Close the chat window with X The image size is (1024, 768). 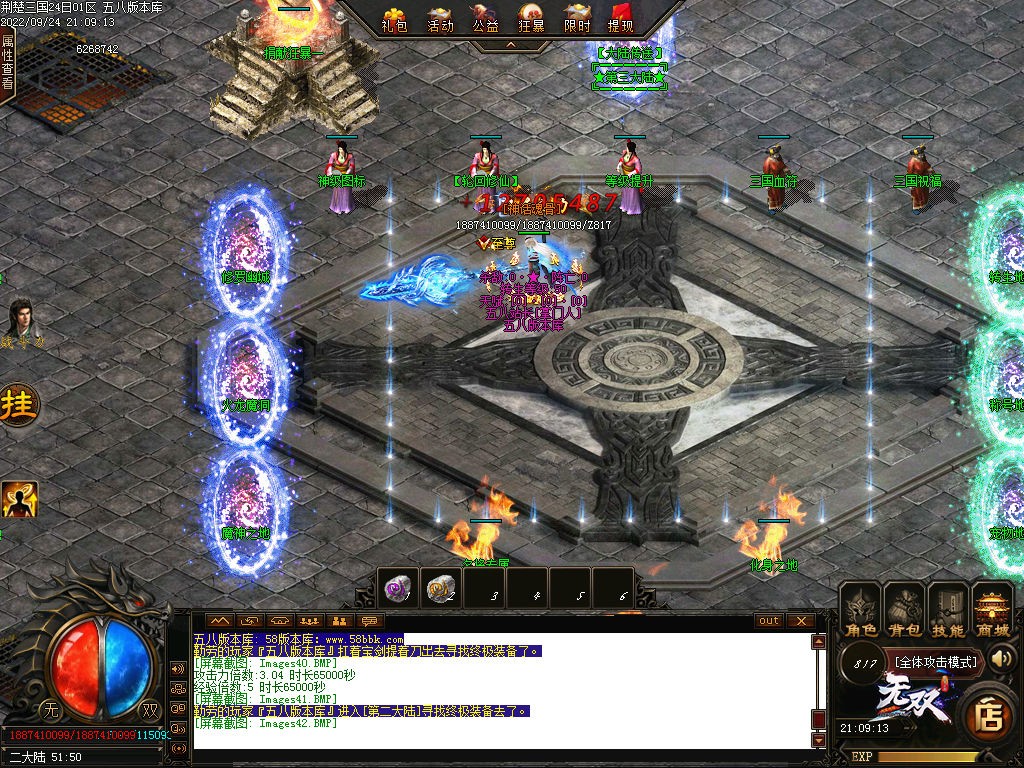click(801, 620)
